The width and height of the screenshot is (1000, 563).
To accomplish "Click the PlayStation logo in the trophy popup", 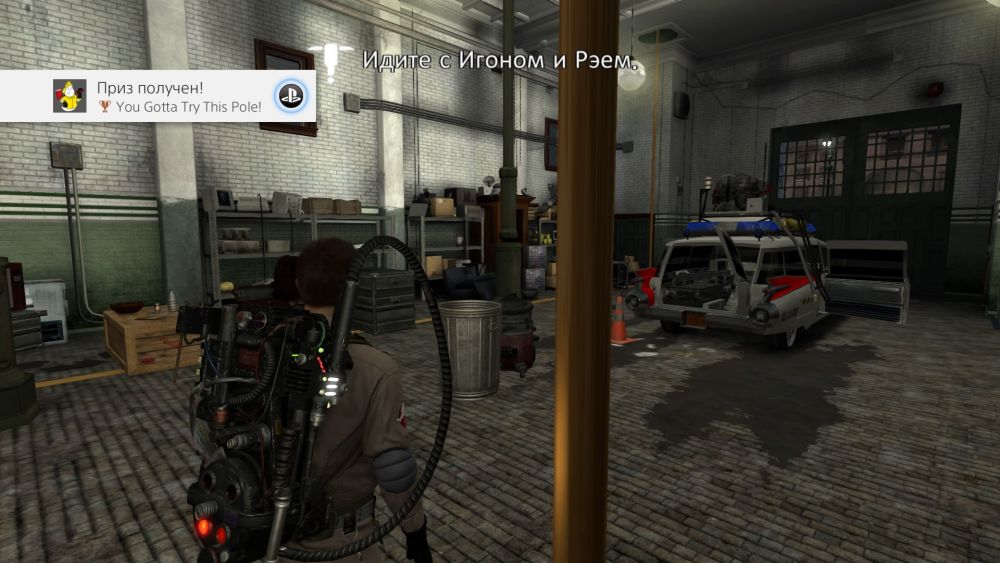I will click(291, 96).
